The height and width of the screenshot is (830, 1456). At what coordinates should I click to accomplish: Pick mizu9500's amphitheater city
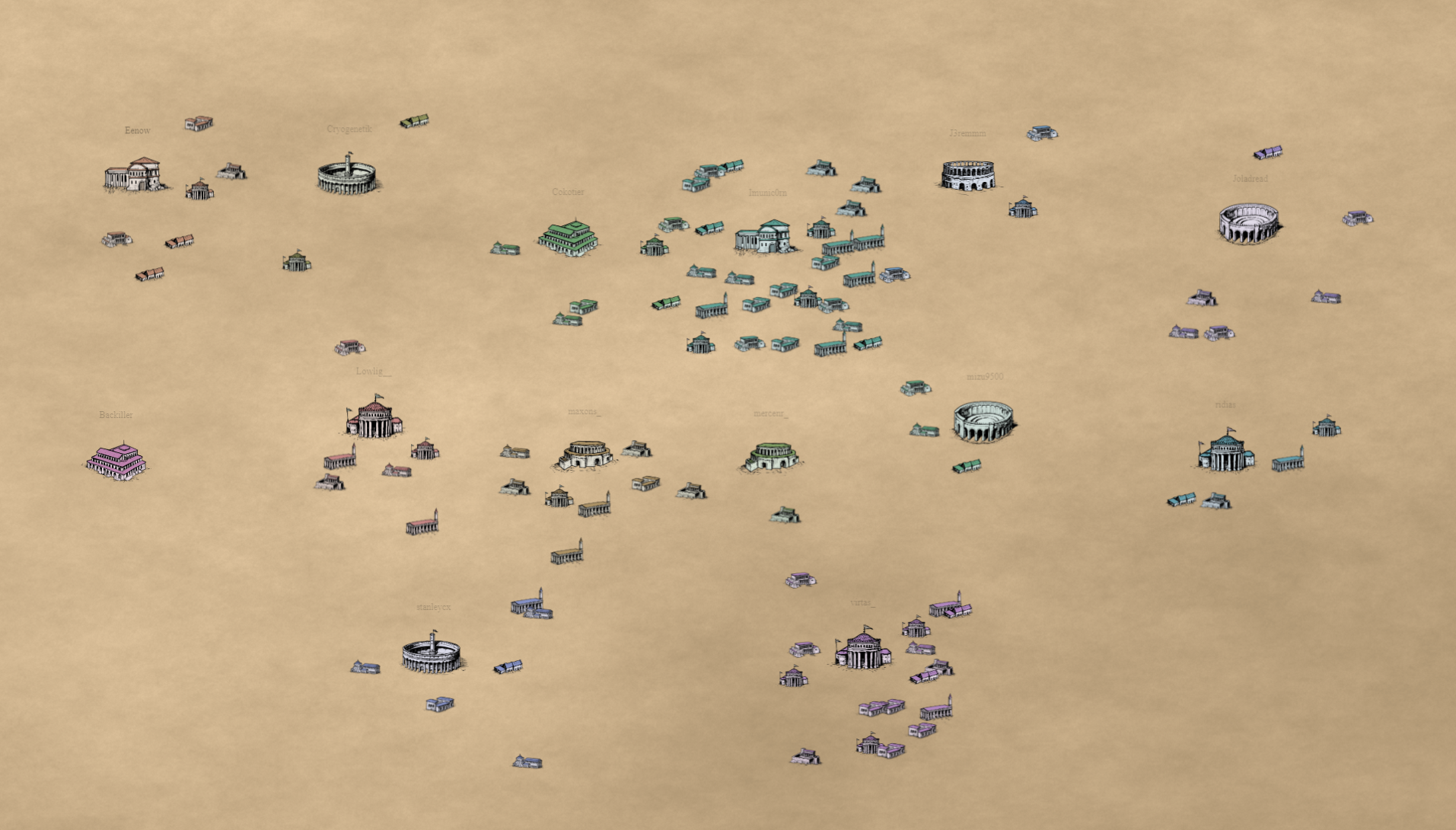tap(983, 421)
